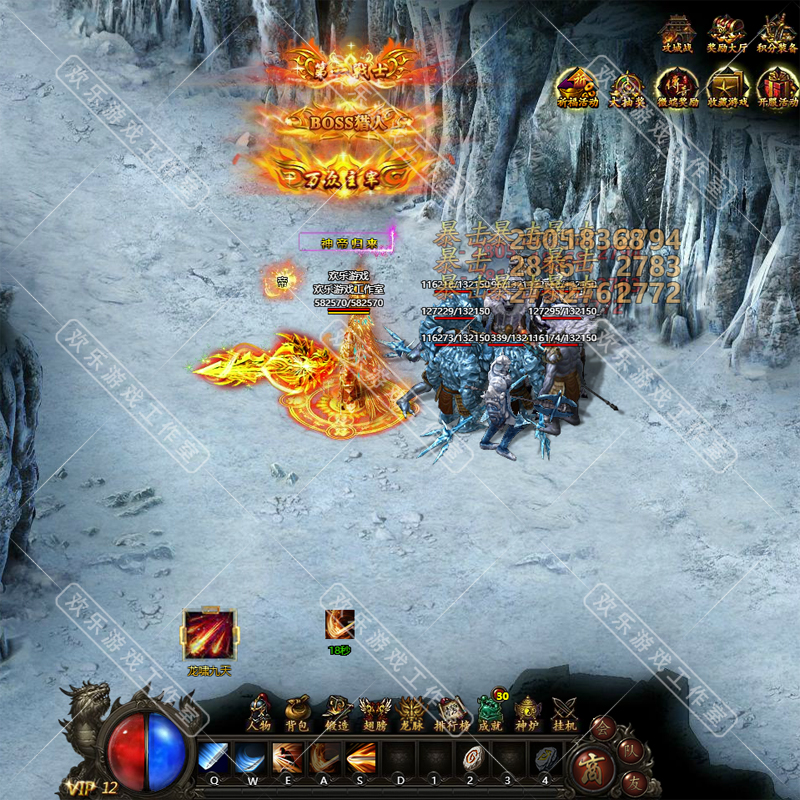Open the 龙脉 dragon vein menu
The image size is (800, 800).
pyautogui.click(x=411, y=712)
